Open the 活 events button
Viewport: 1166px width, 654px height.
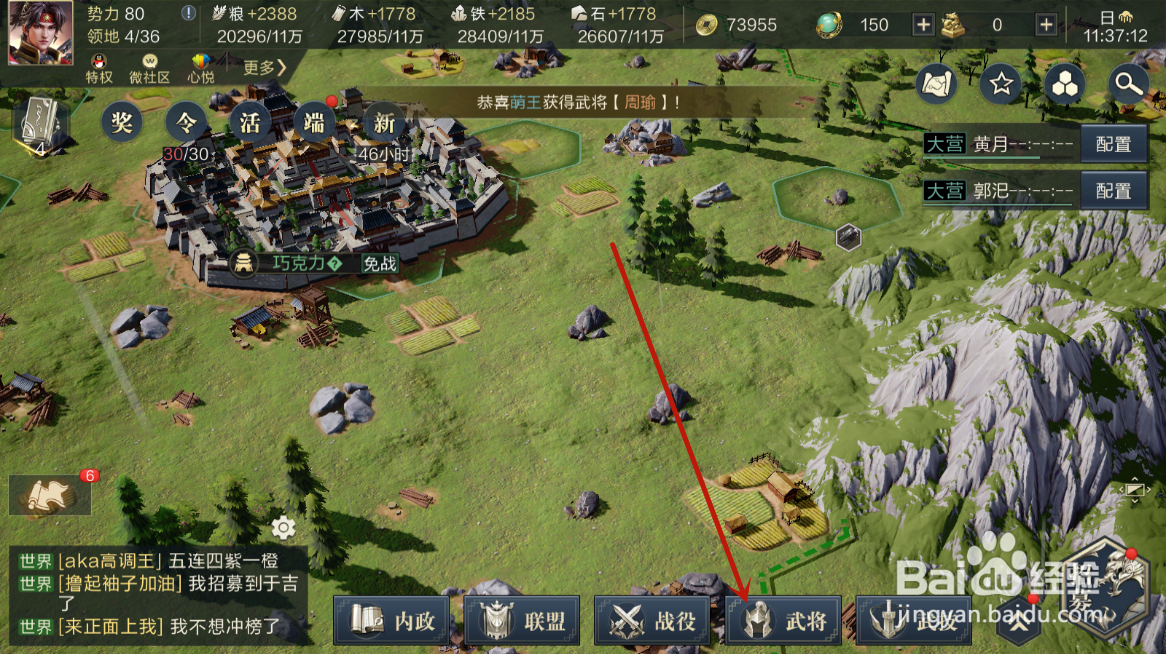(x=250, y=124)
